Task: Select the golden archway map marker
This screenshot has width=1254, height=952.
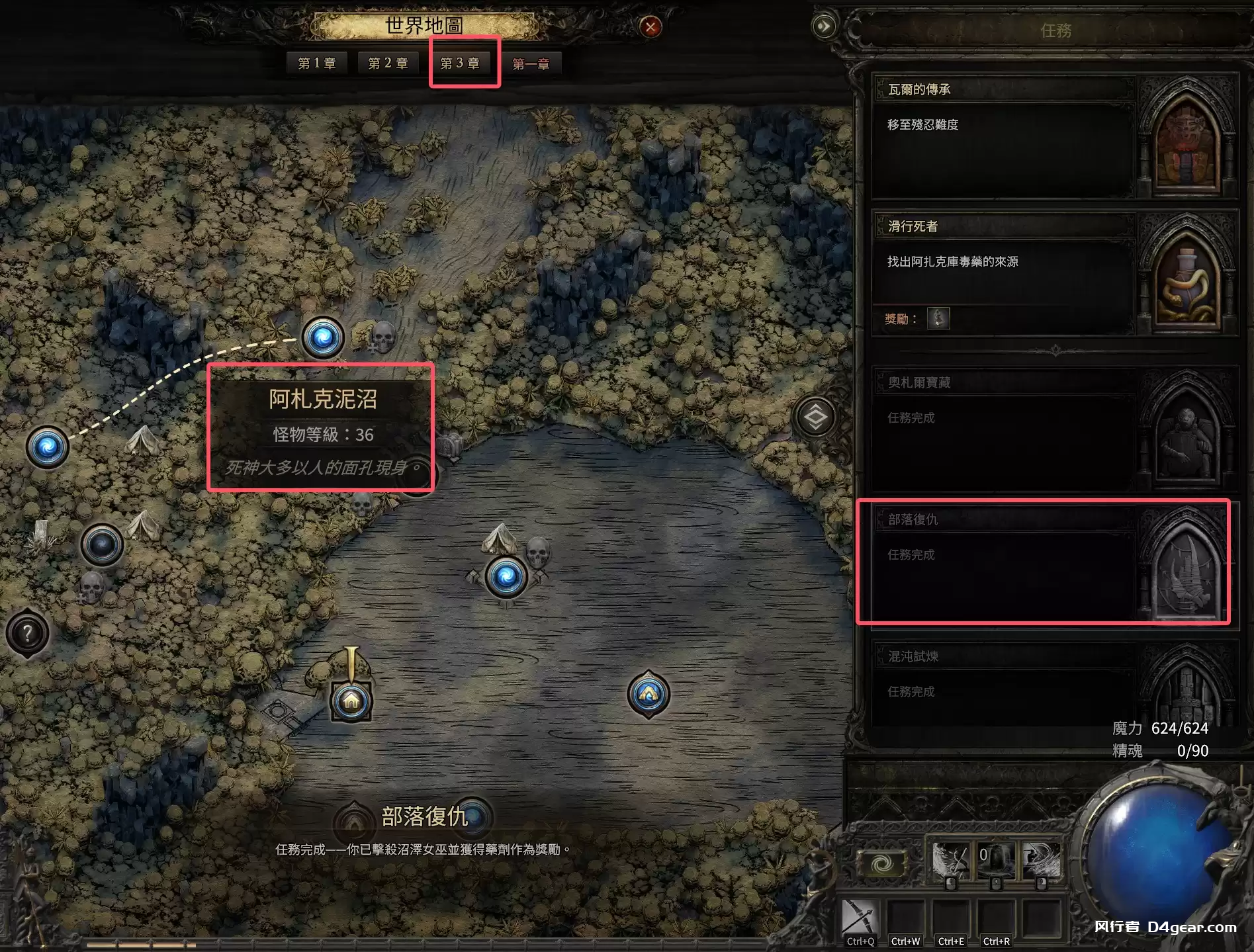Action: pyautogui.click(x=649, y=694)
